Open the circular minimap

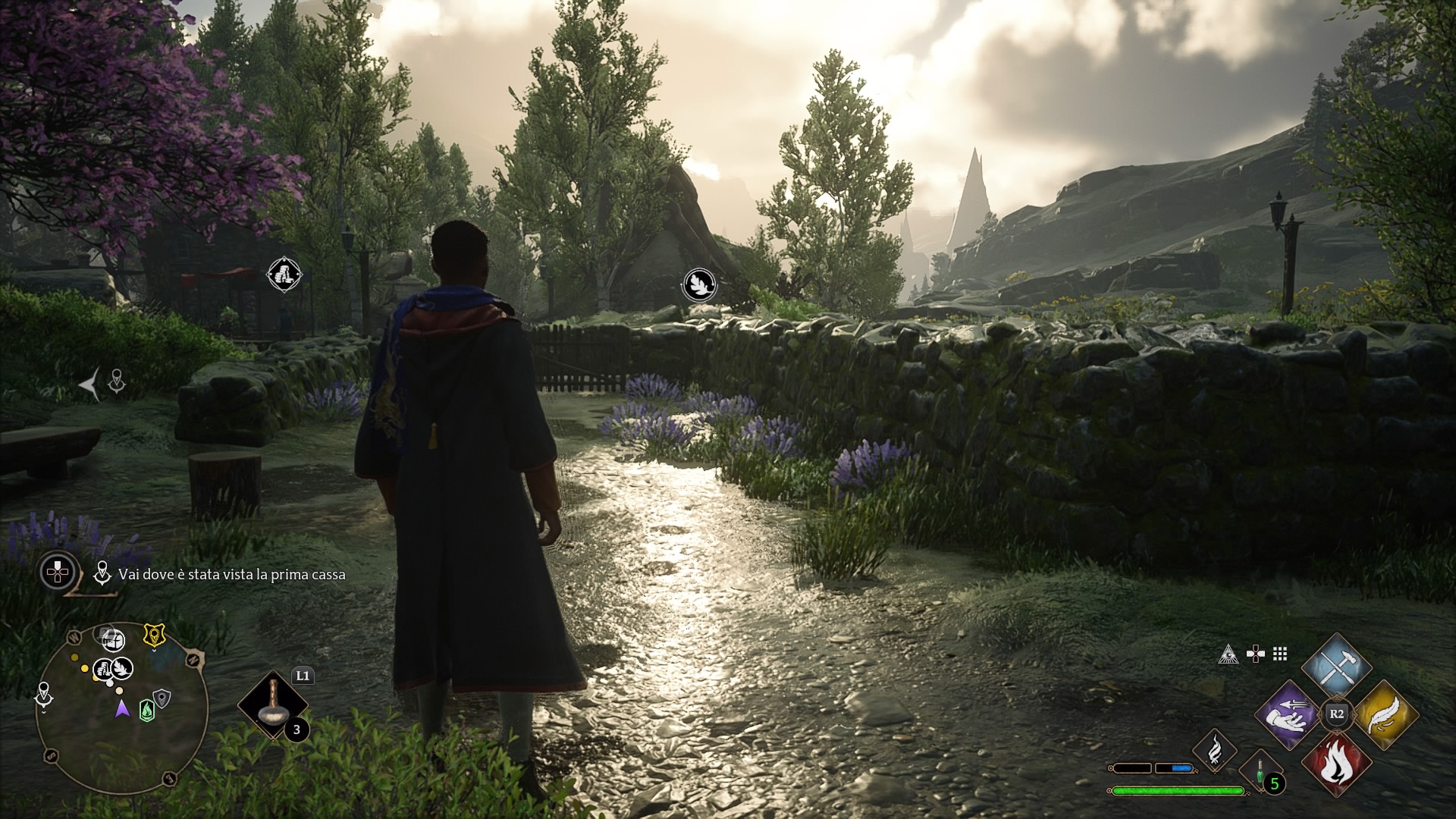(x=121, y=708)
